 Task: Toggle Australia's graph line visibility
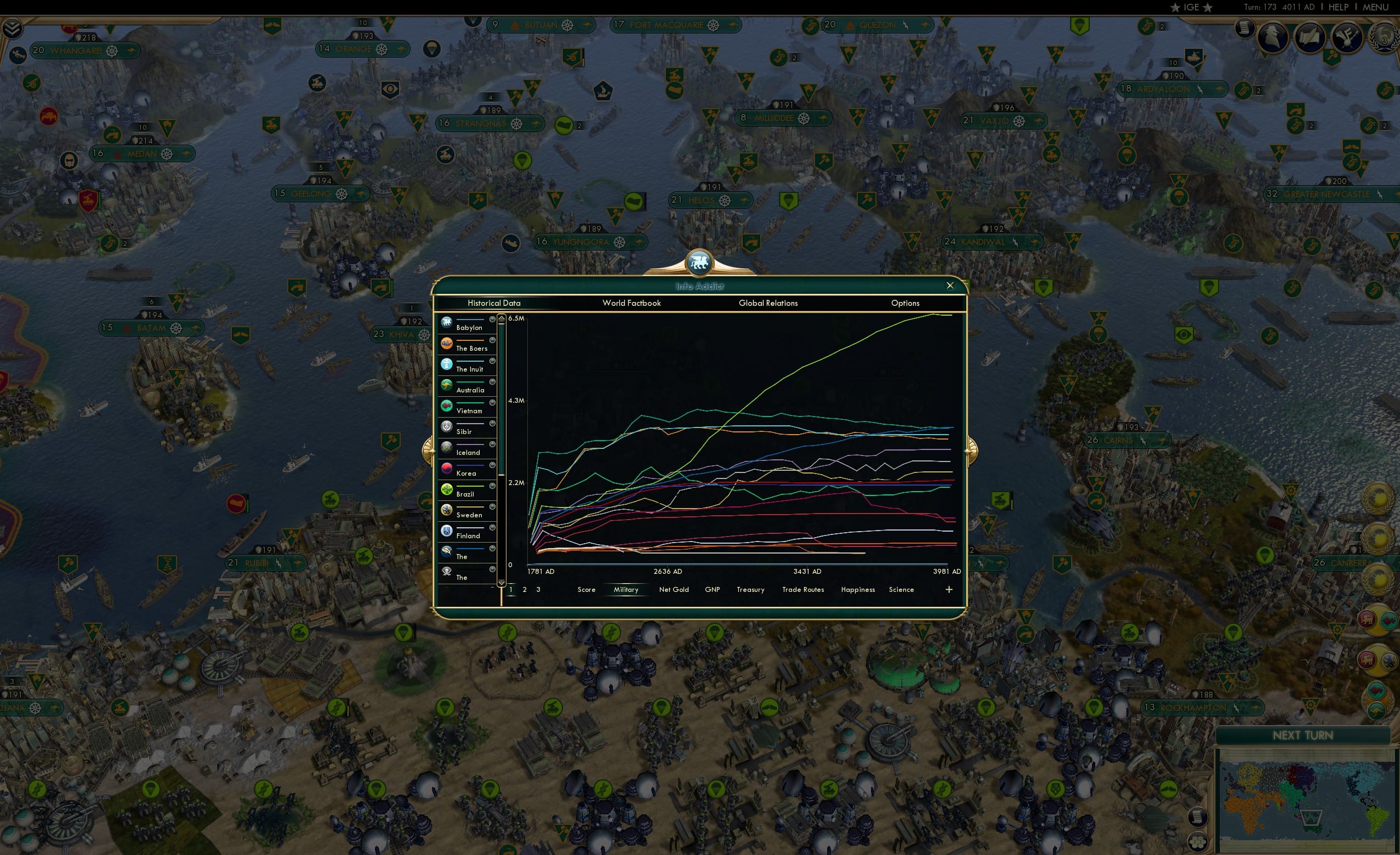pos(492,382)
